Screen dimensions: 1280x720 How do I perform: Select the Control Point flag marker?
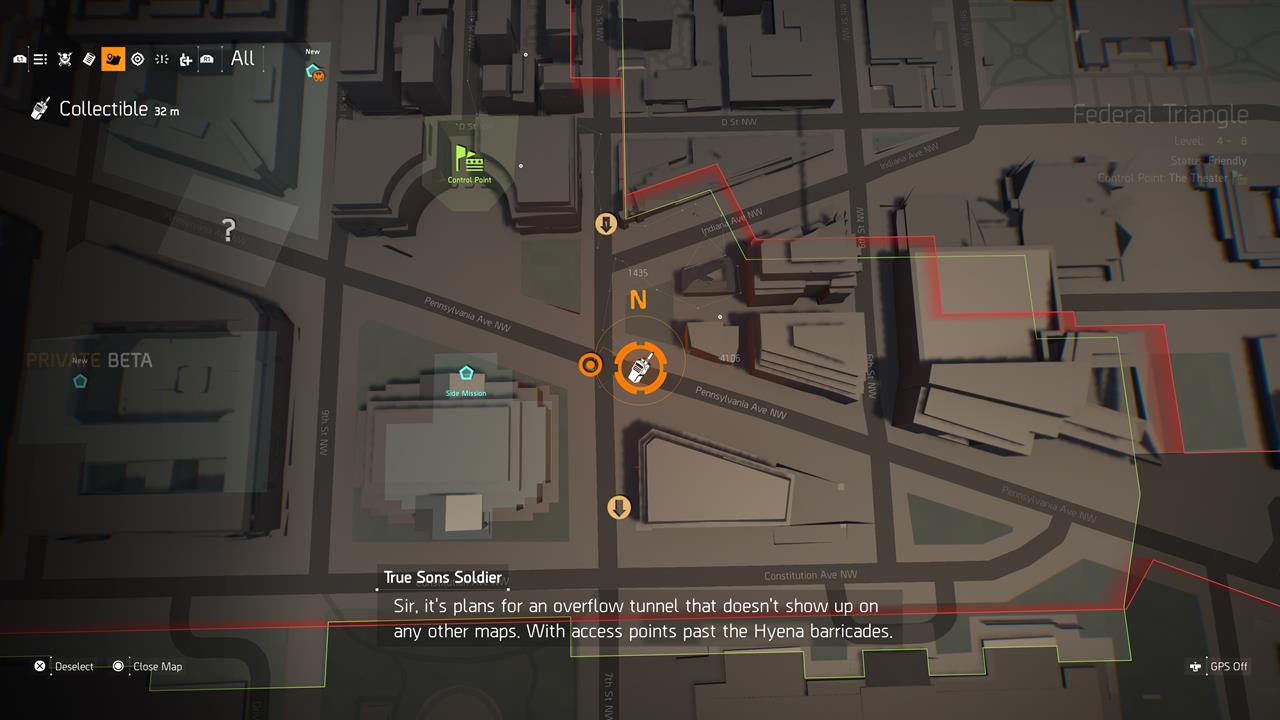(468, 159)
